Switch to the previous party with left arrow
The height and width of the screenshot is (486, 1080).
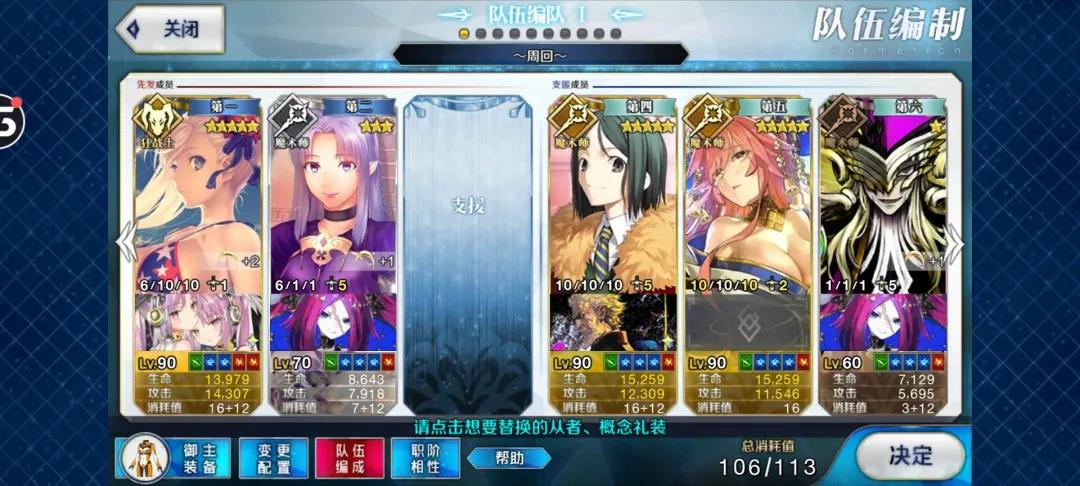coord(127,243)
